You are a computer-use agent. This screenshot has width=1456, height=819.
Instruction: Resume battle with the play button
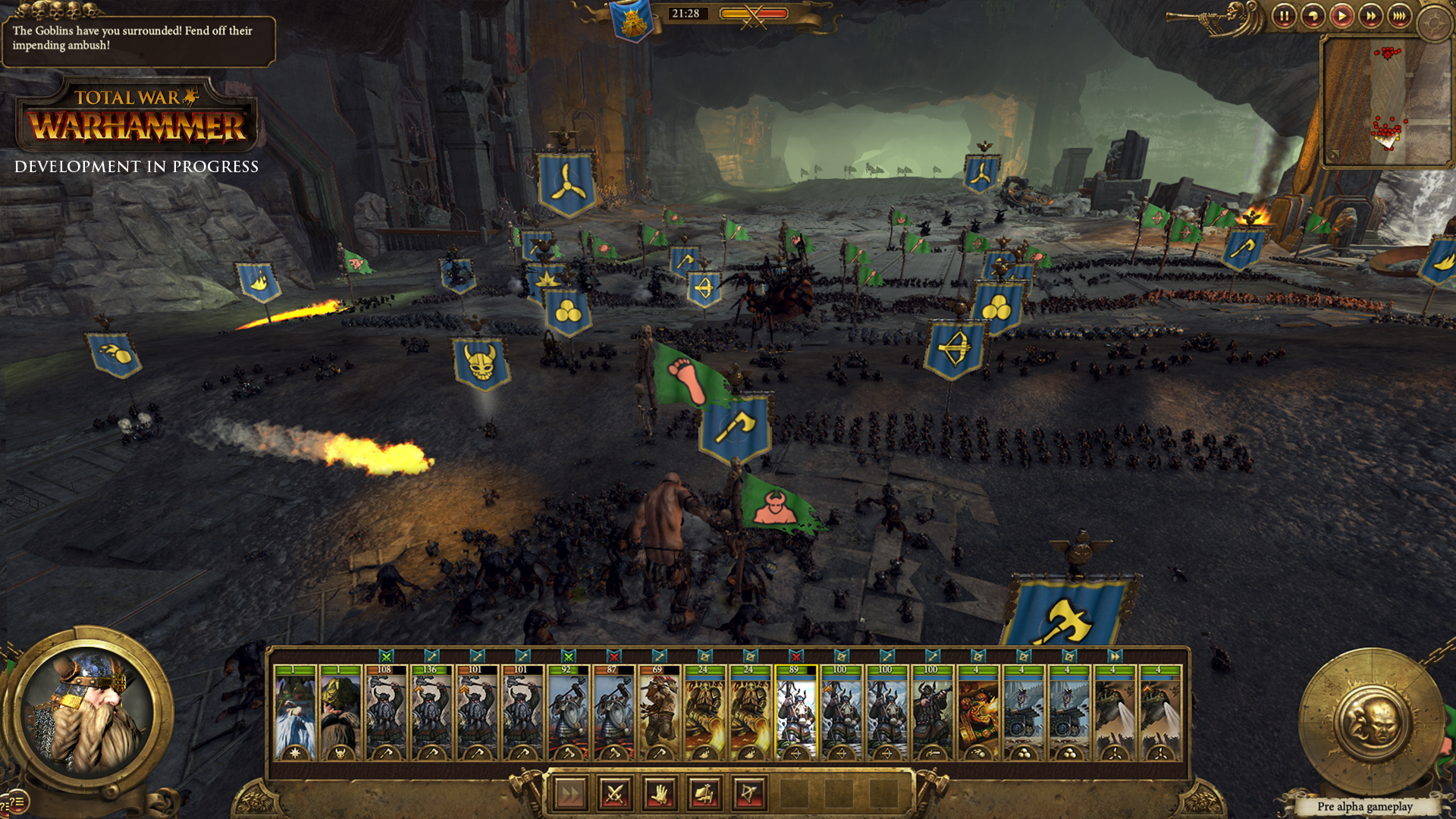click(x=1342, y=17)
